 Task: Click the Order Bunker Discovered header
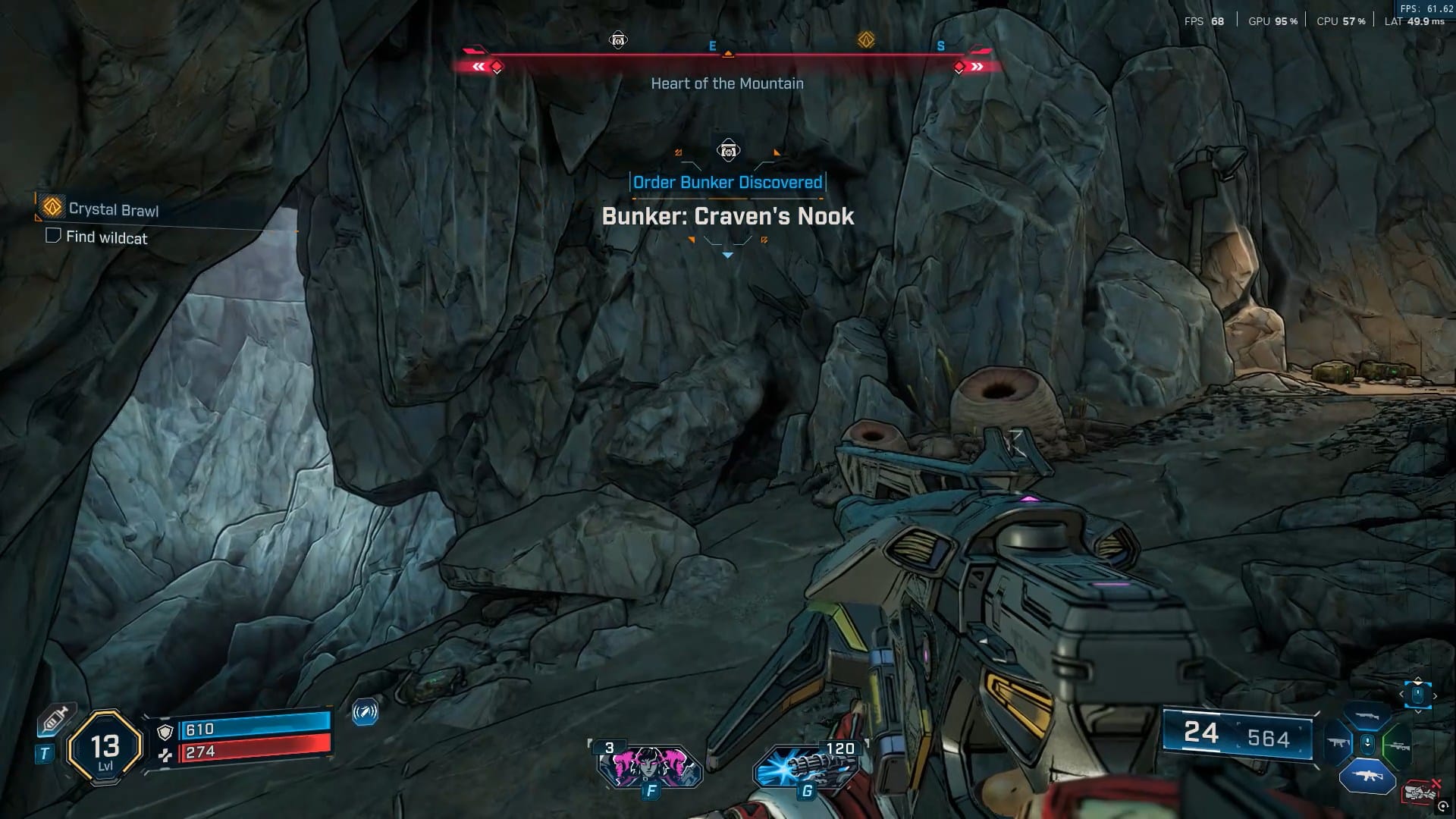726,182
